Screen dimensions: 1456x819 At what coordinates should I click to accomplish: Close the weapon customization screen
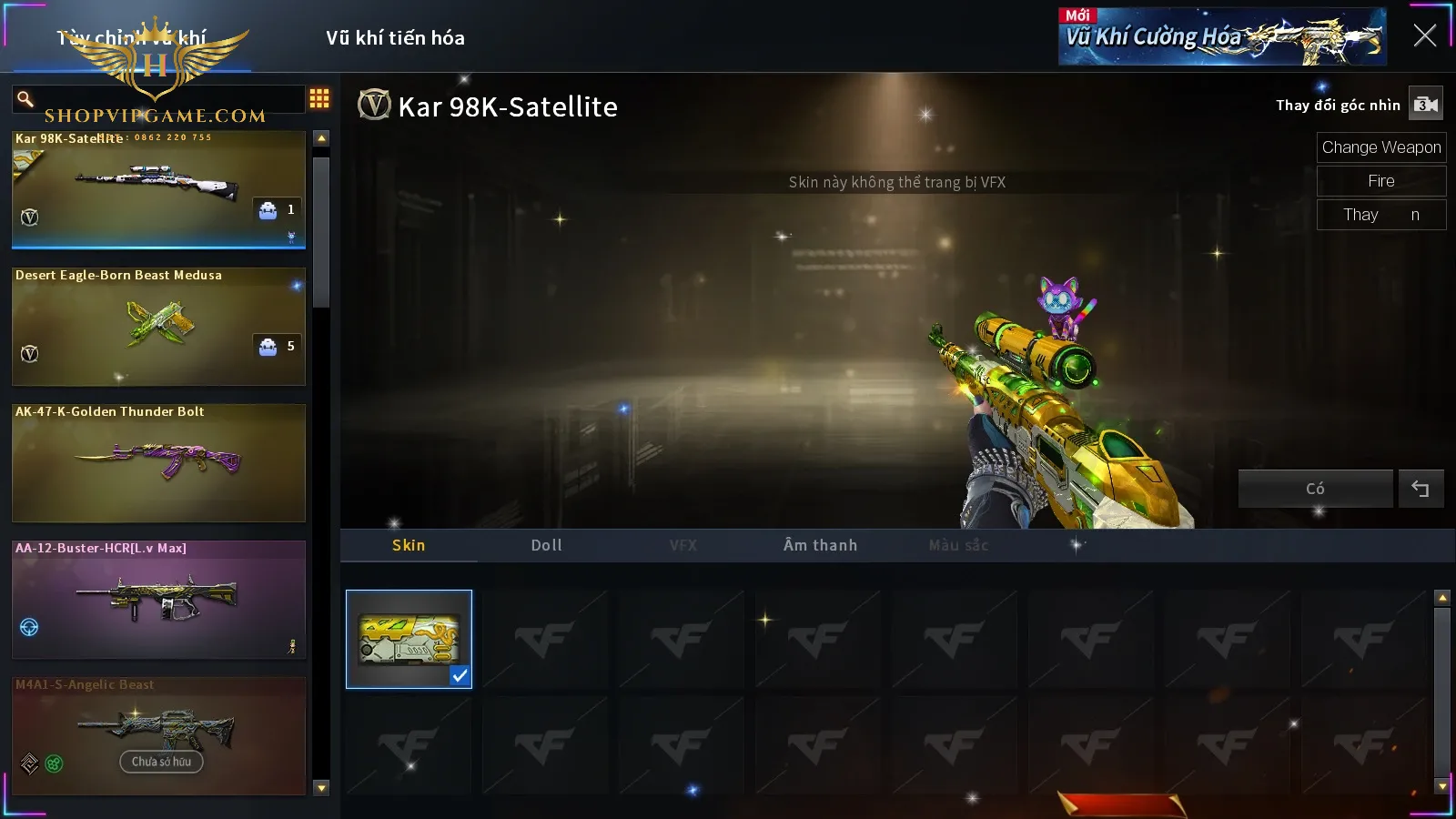tap(1424, 36)
